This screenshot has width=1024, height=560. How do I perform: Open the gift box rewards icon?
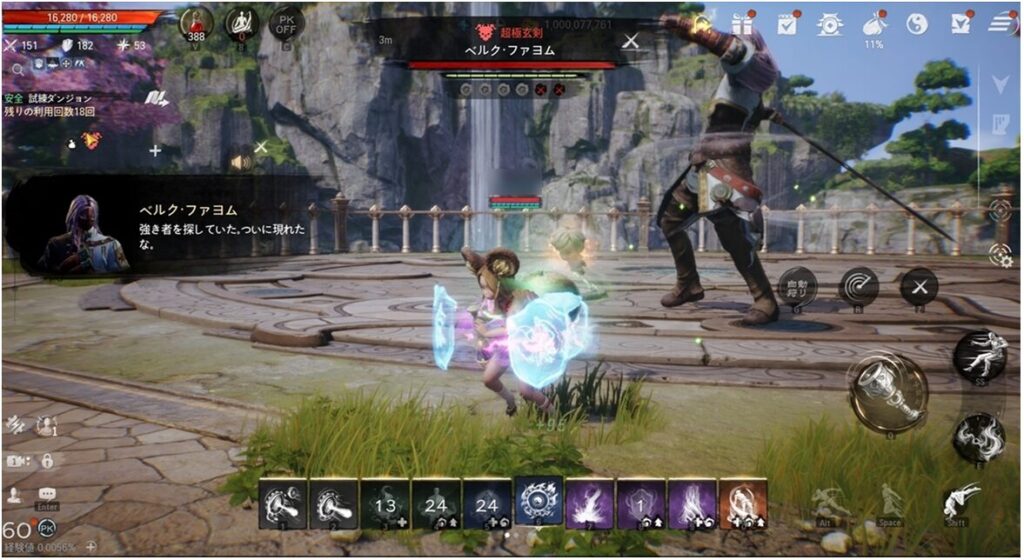[x=741, y=23]
